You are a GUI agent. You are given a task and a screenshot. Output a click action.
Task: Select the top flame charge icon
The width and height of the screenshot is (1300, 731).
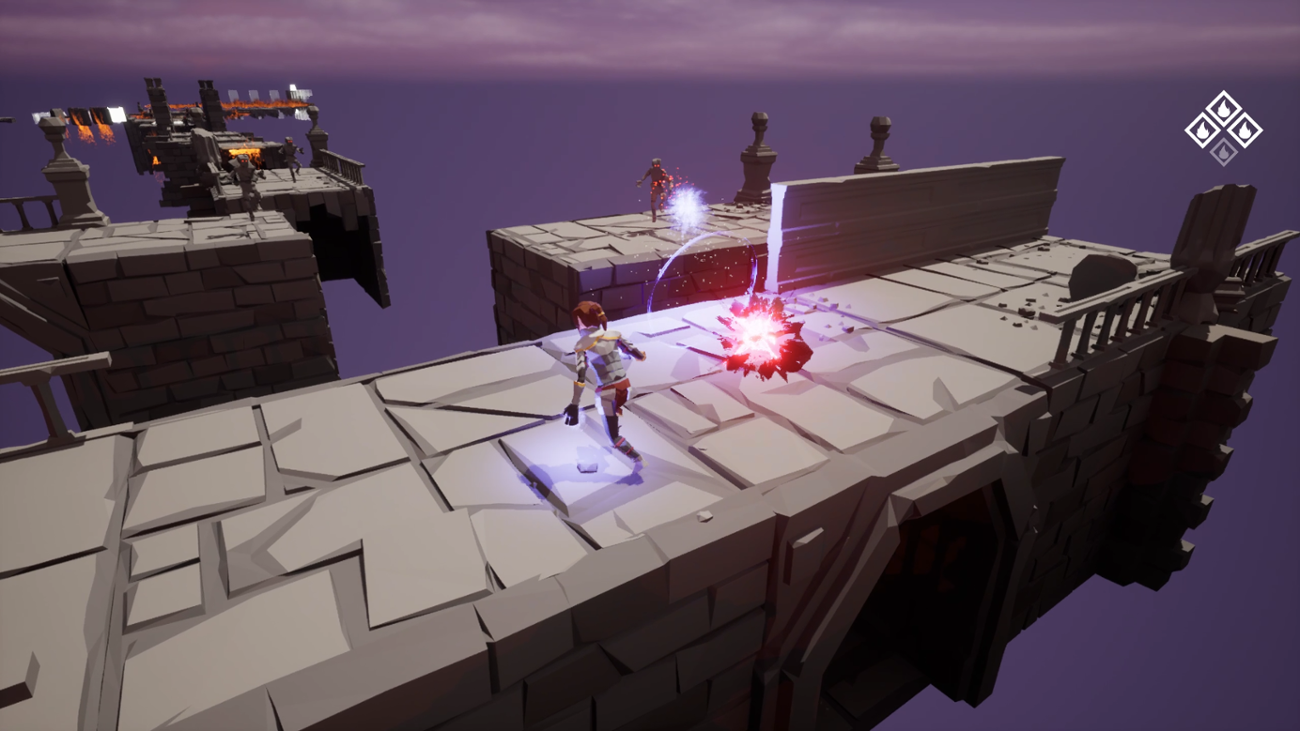(1223, 108)
